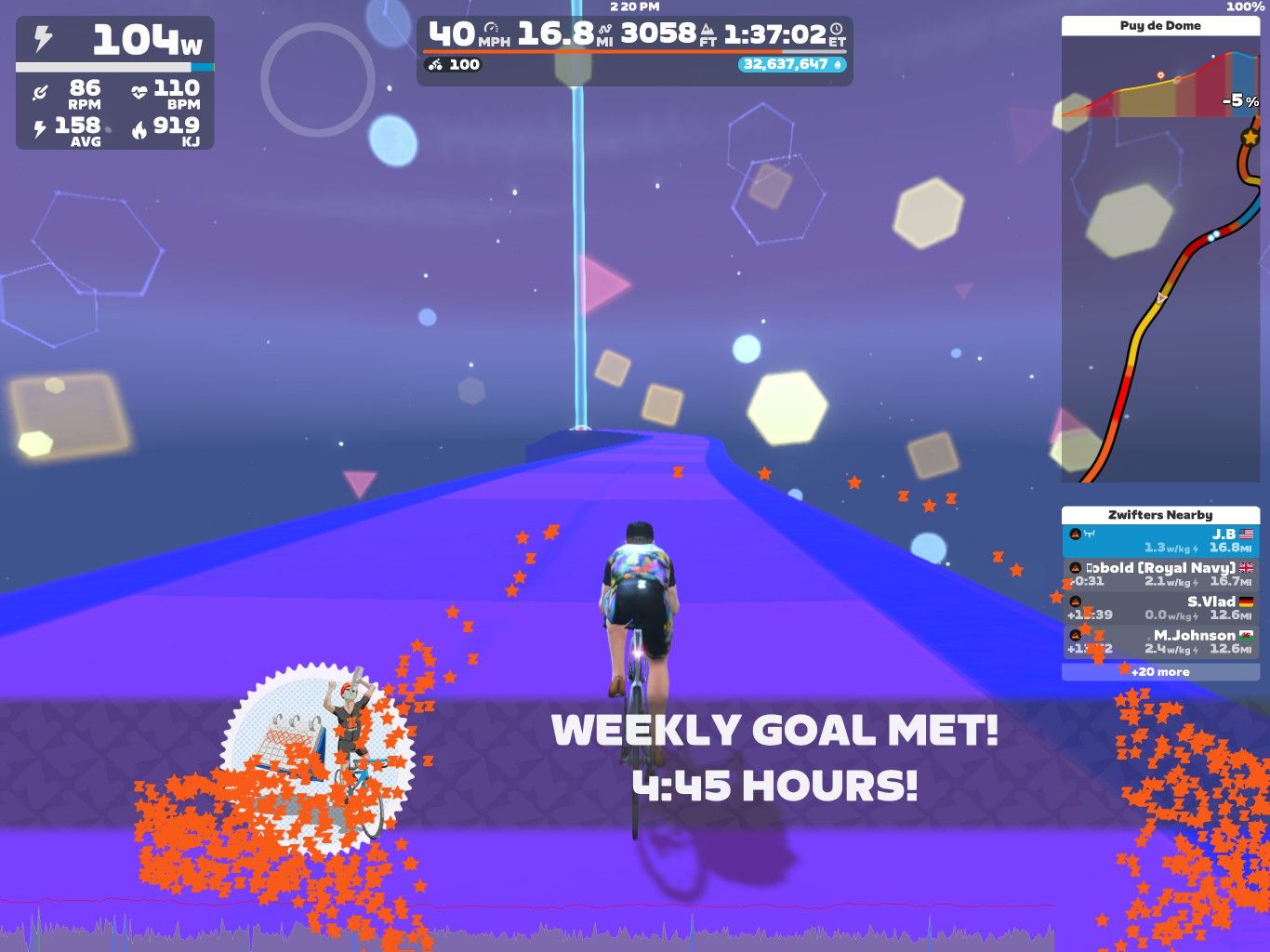Select J.B in the Zwifters Nearby list
Screen dimensions: 1270x952
(x=1159, y=540)
